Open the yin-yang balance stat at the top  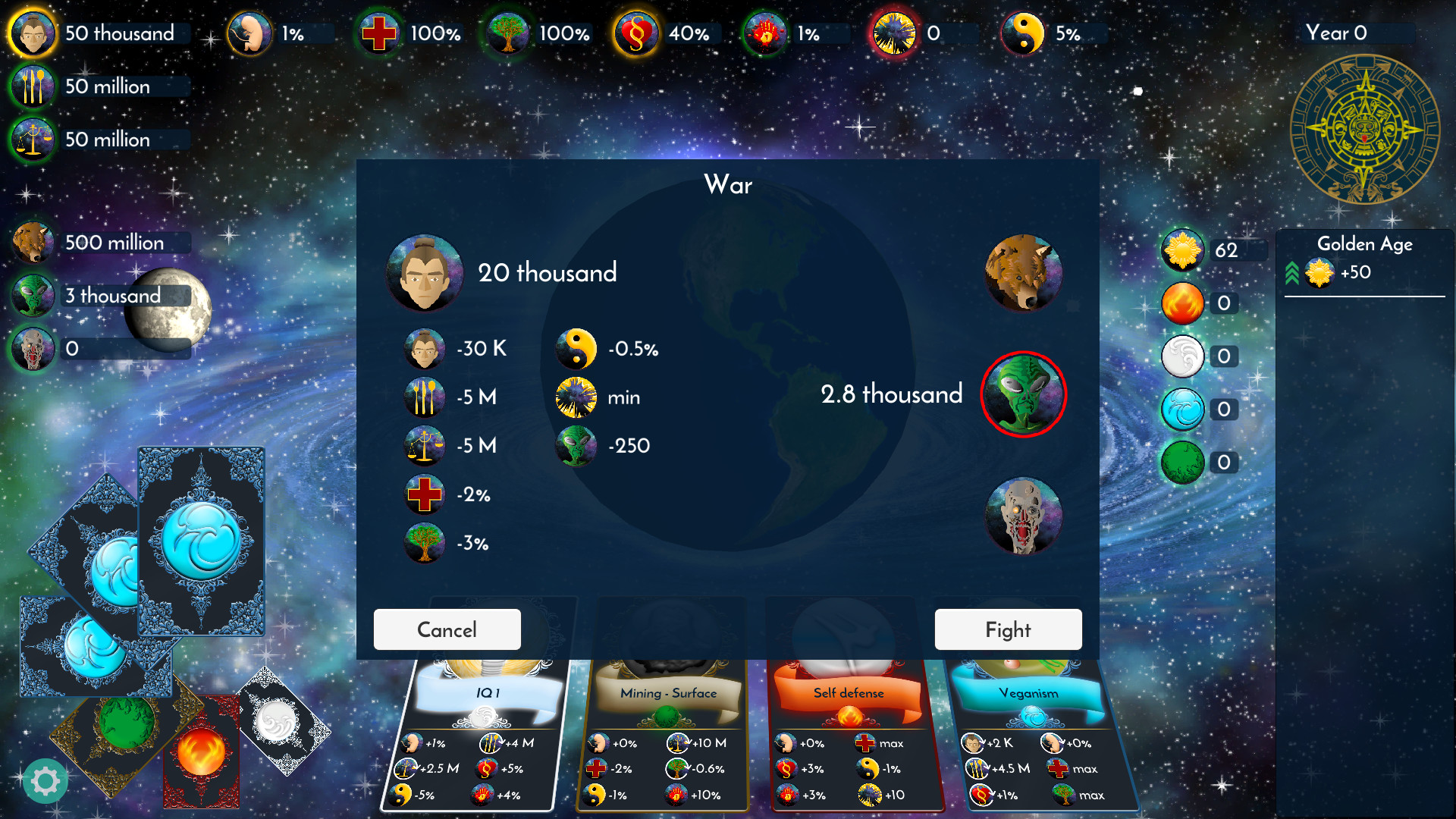[1023, 33]
